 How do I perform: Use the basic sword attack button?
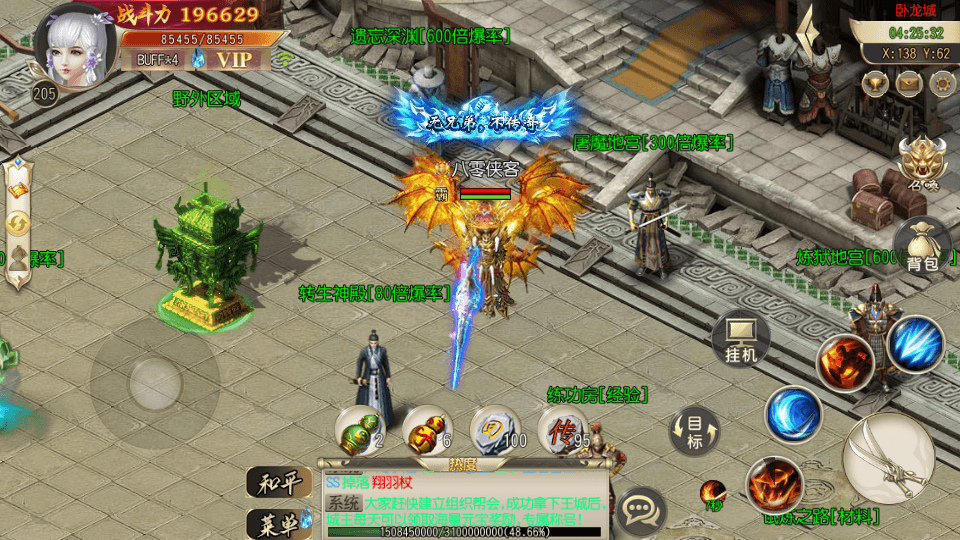pyautogui.click(x=888, y=457)
